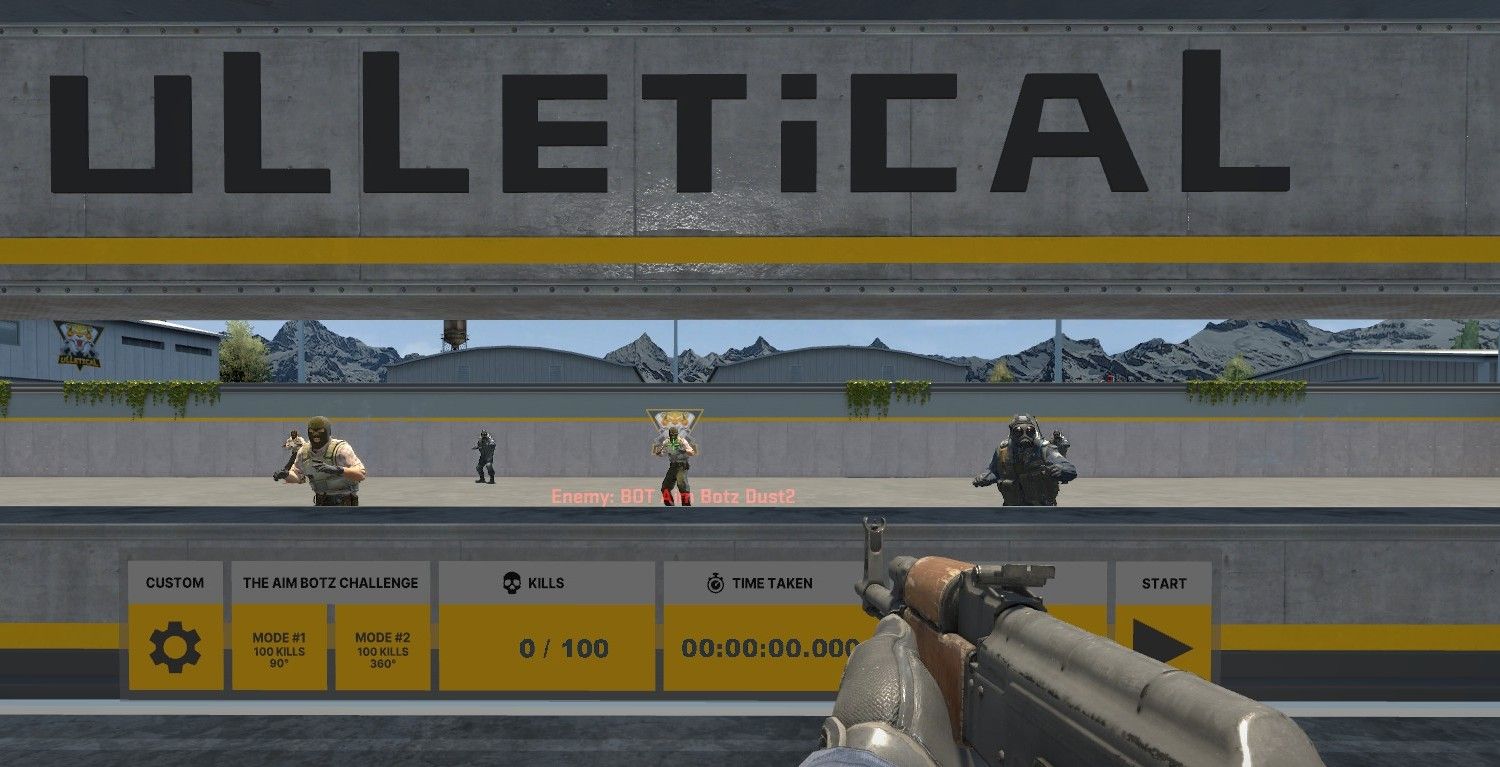Click the CUSTOM panel label
This screenshot has width=1500, height=767.
174,582
